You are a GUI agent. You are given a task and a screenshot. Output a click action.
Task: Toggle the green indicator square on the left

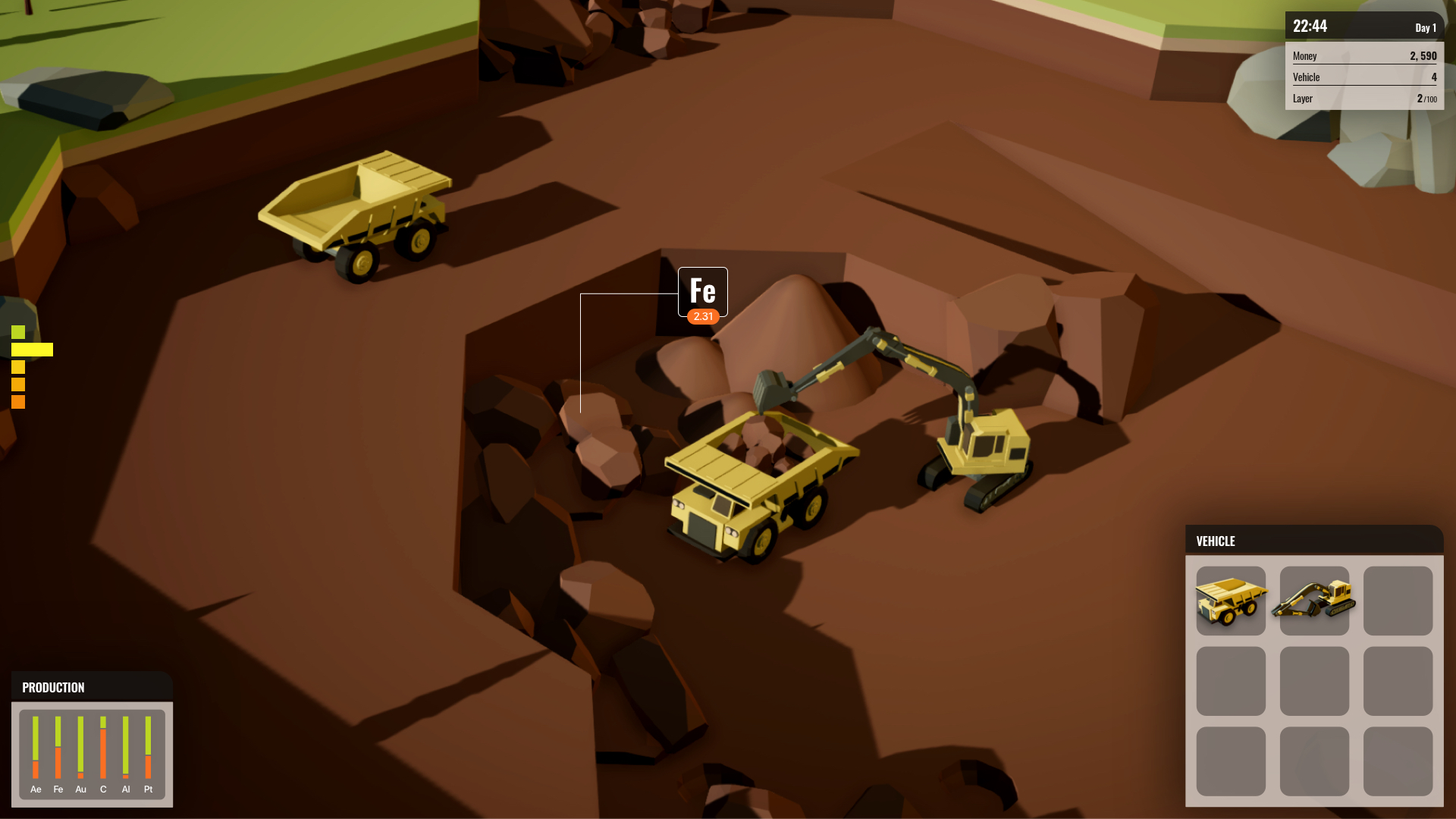[17, 331]
